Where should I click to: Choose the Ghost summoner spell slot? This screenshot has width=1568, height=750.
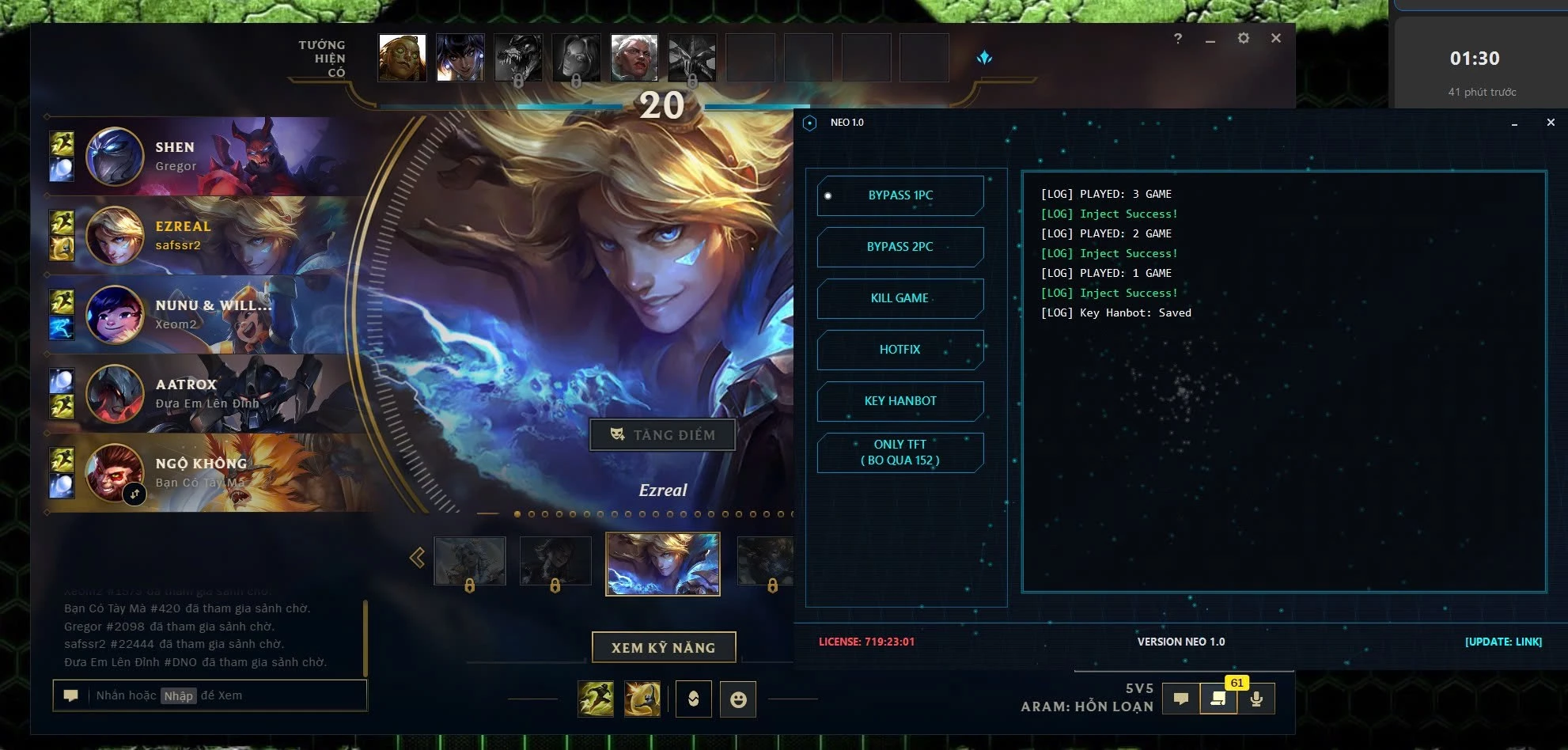pyautogui.click(x=596, y=699)
